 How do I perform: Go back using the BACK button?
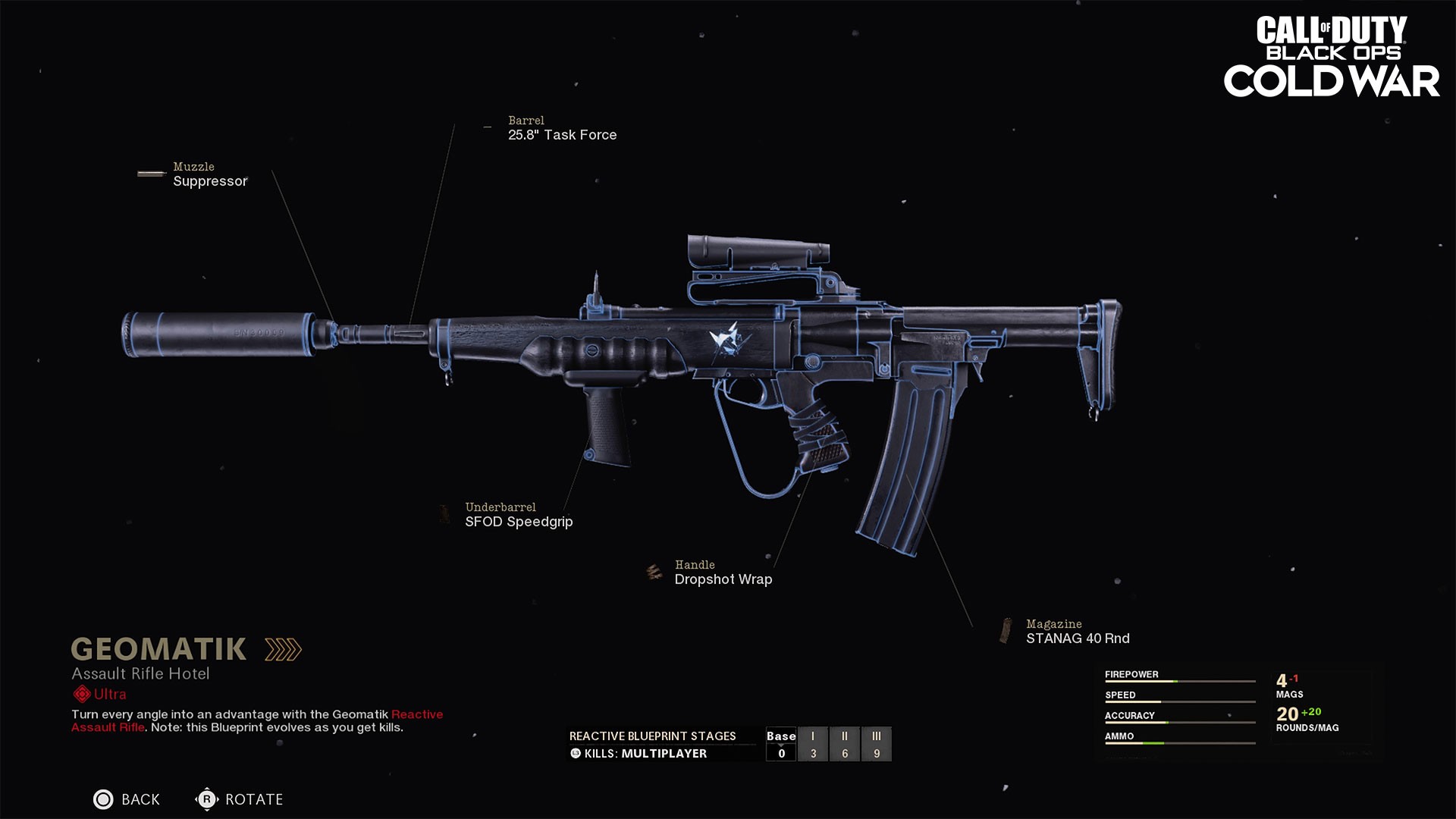(127, 799)
